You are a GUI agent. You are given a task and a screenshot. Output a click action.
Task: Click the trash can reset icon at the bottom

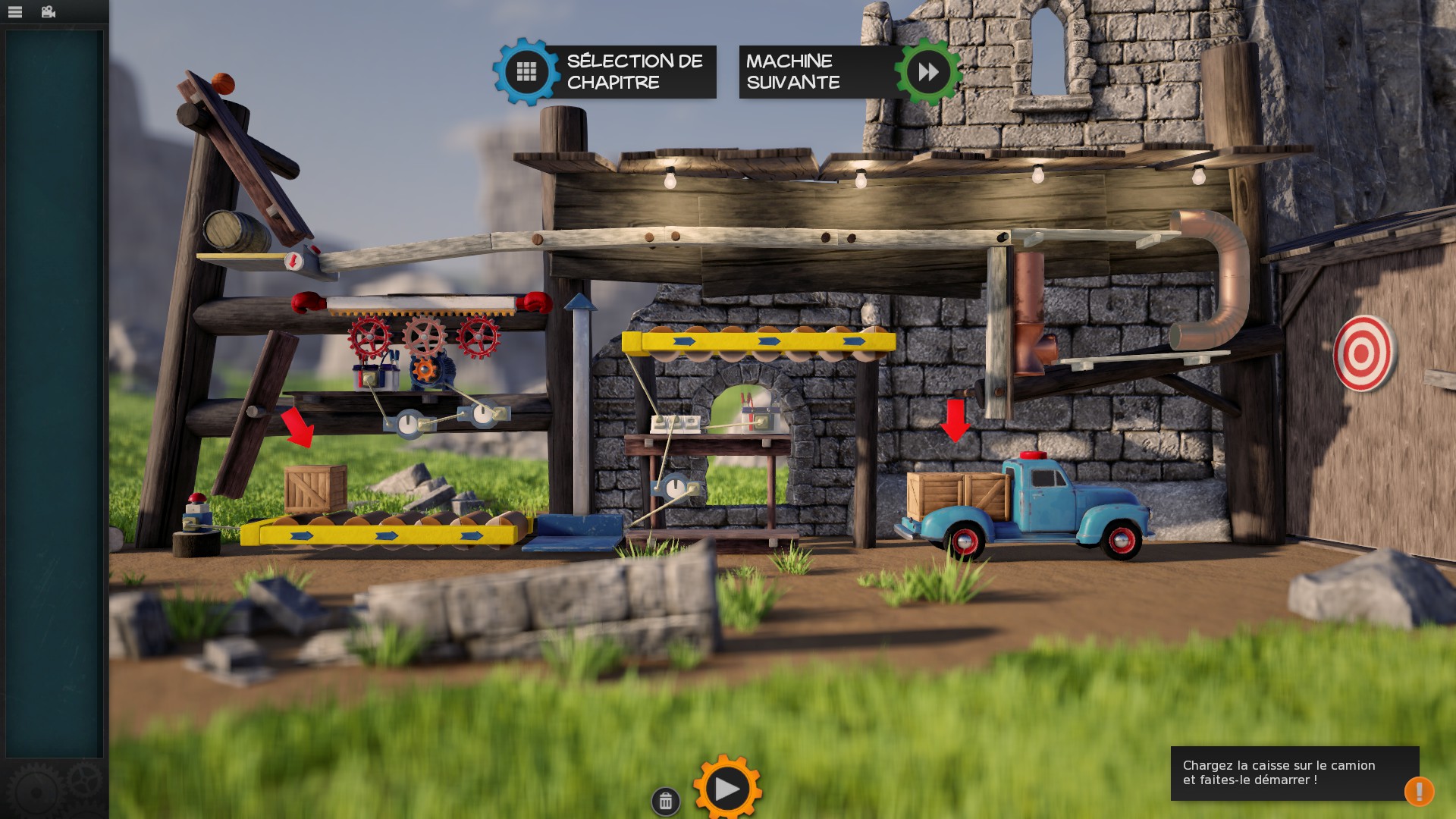(666, 800)
